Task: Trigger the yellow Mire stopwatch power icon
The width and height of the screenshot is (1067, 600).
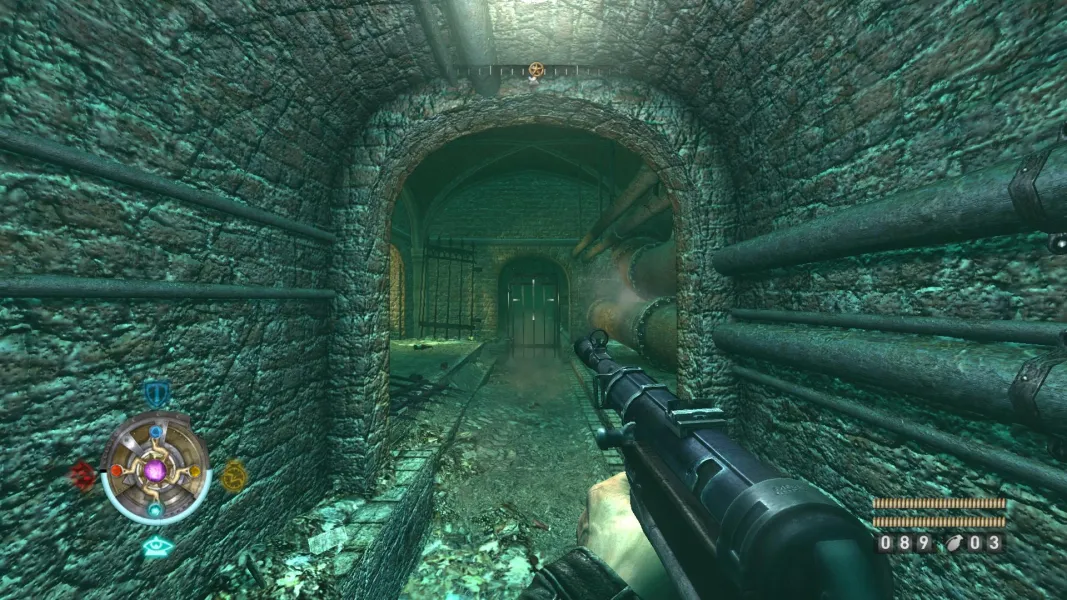Action: (x=233, y=474)
